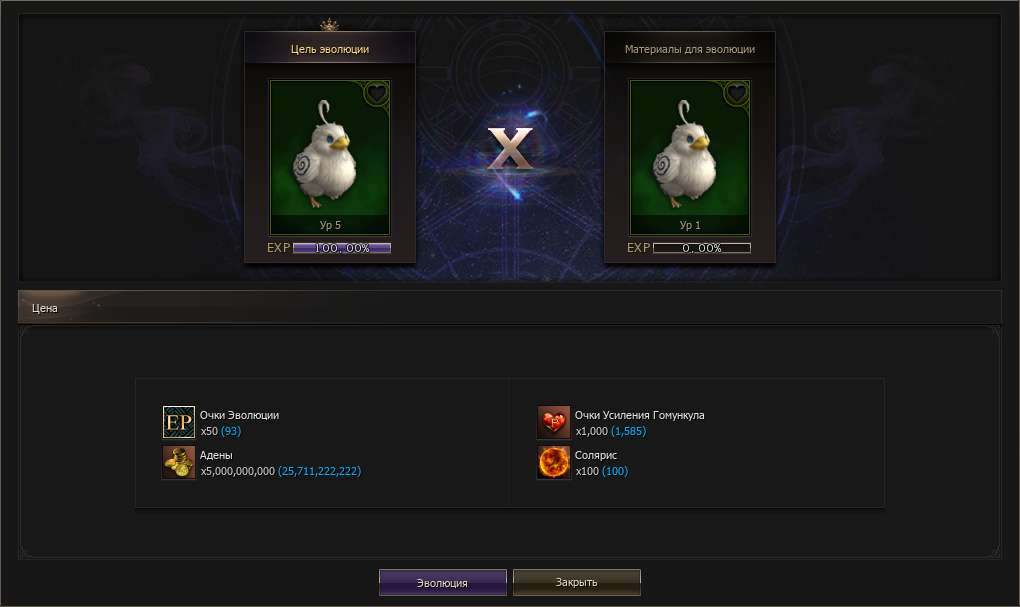The height and width of the screenshot is (607, 1020).
Task: Click the Очки Усиления Гомункула icon
Action: 553,422
